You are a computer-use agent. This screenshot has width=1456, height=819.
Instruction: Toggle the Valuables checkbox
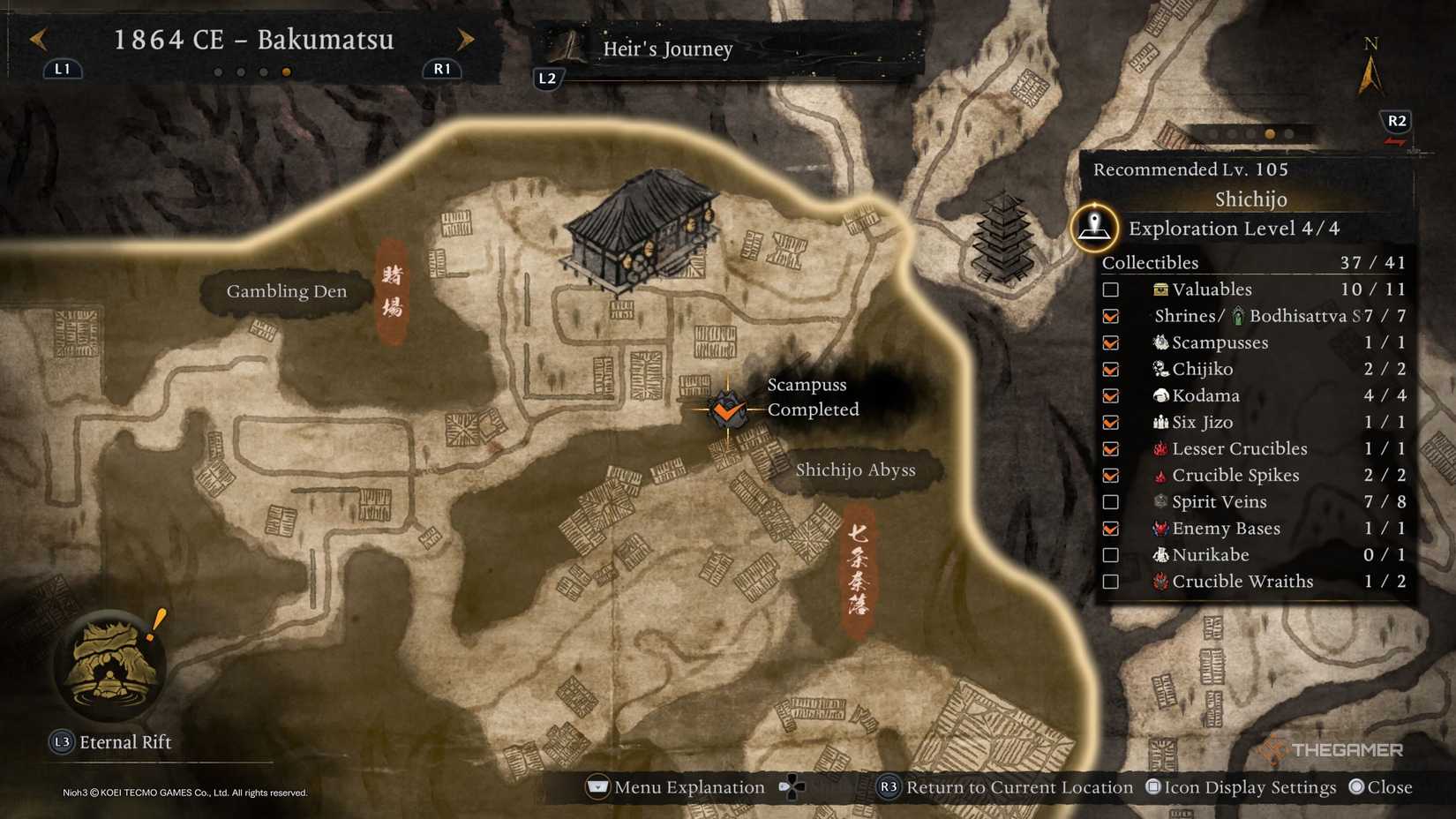pos(1110,289)
